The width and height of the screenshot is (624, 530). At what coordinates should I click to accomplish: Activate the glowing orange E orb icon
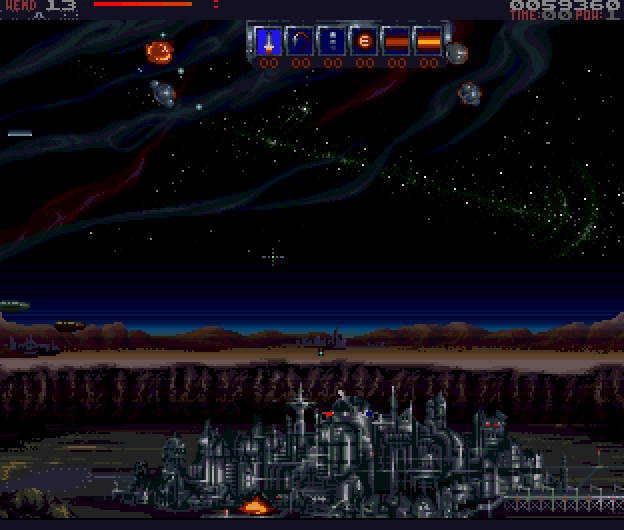pos(364,42)
